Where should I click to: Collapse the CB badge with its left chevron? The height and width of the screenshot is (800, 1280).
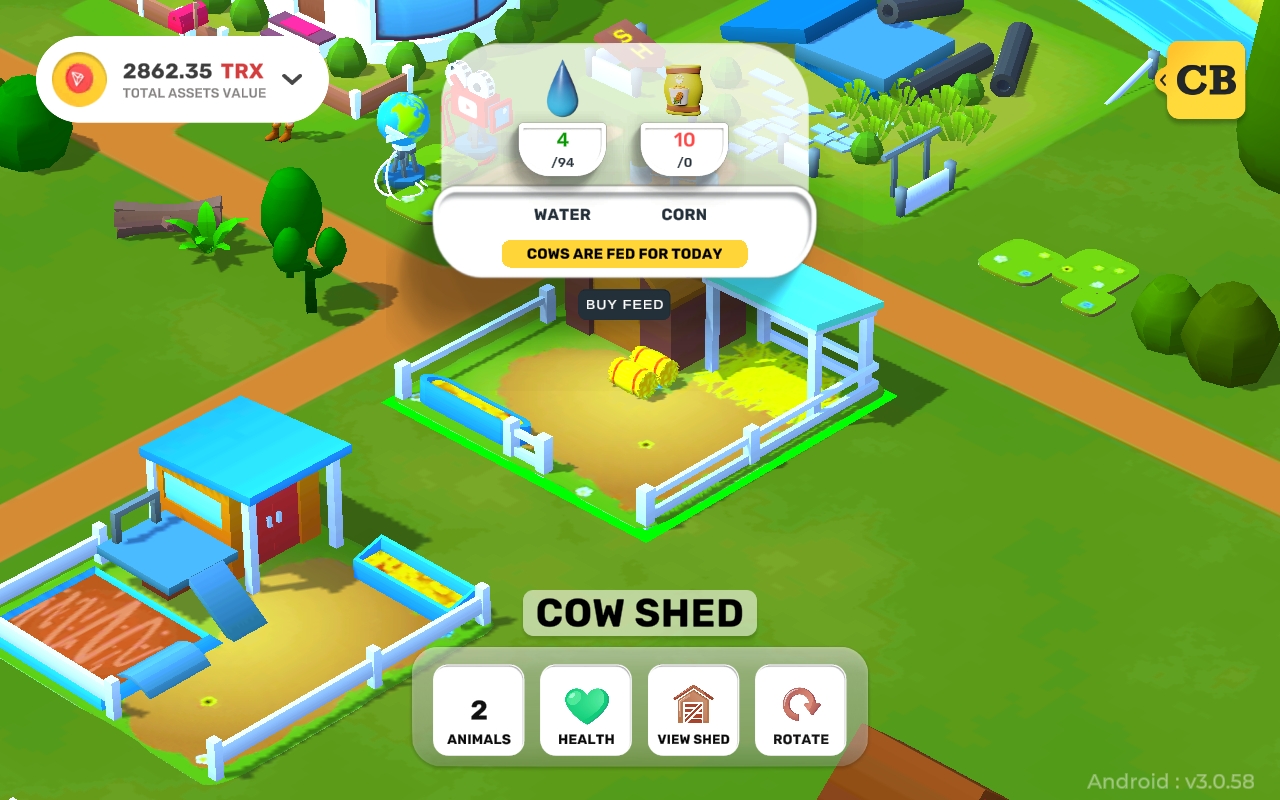click(1163, 80)
